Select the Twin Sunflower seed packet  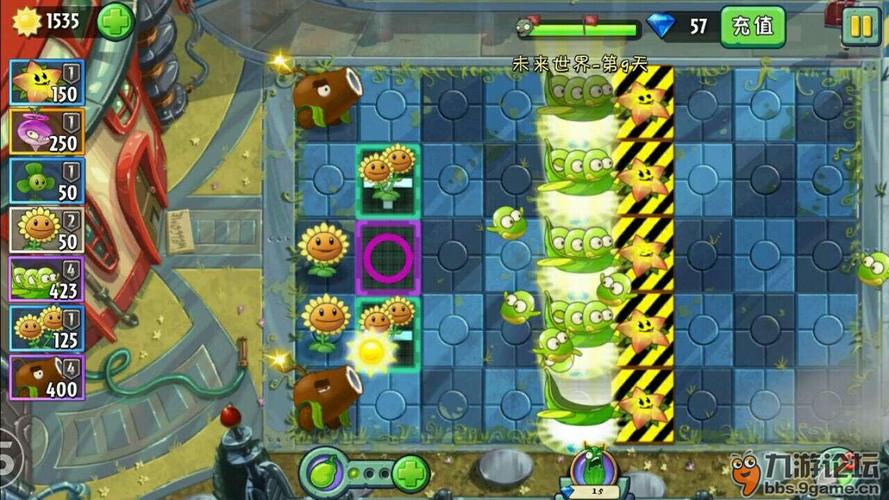pyautogui.click(x=47, y=328)
